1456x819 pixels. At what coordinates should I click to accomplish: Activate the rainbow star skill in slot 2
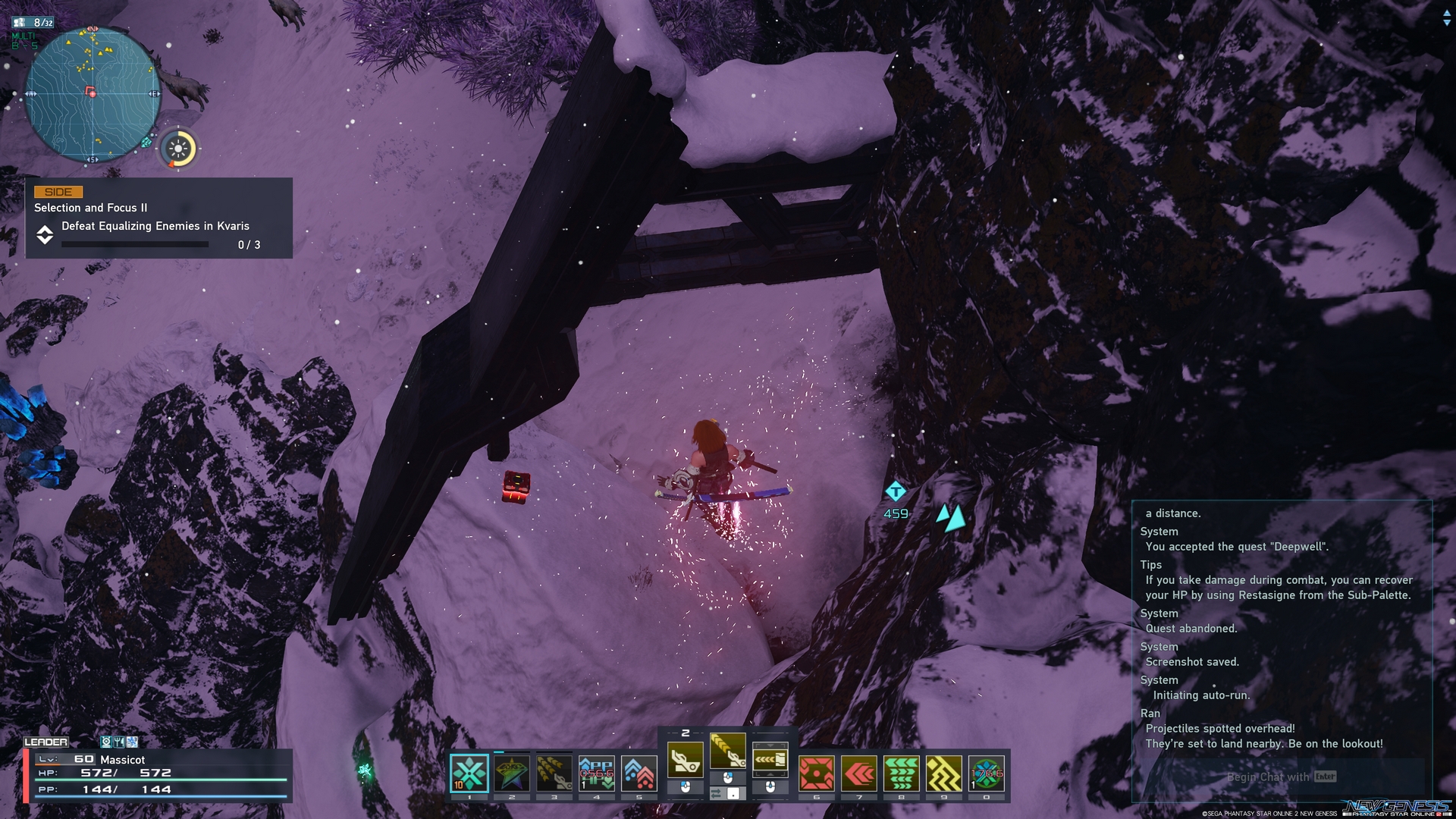tap(512, 773)
